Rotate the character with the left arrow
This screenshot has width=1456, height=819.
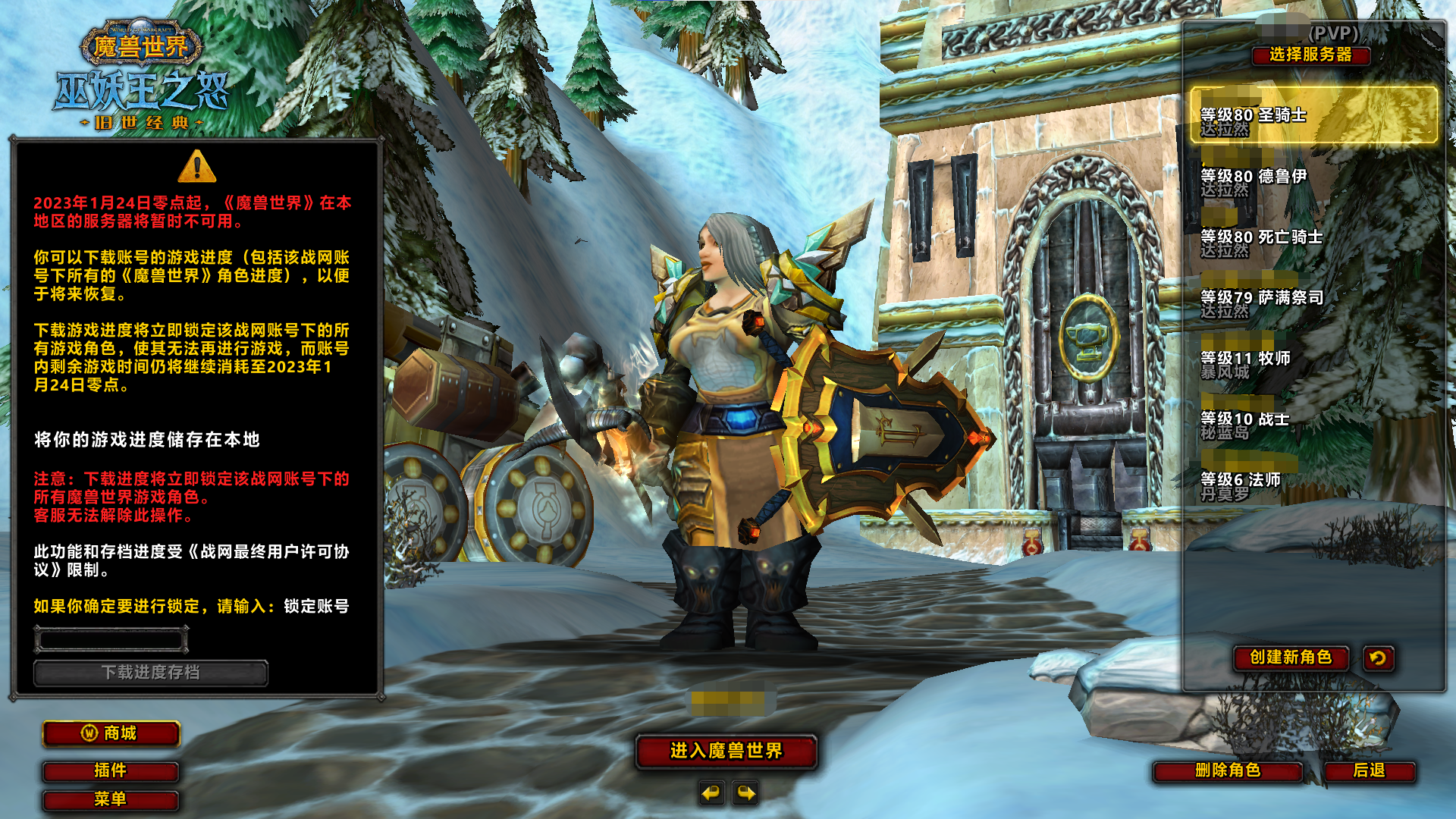711,793
